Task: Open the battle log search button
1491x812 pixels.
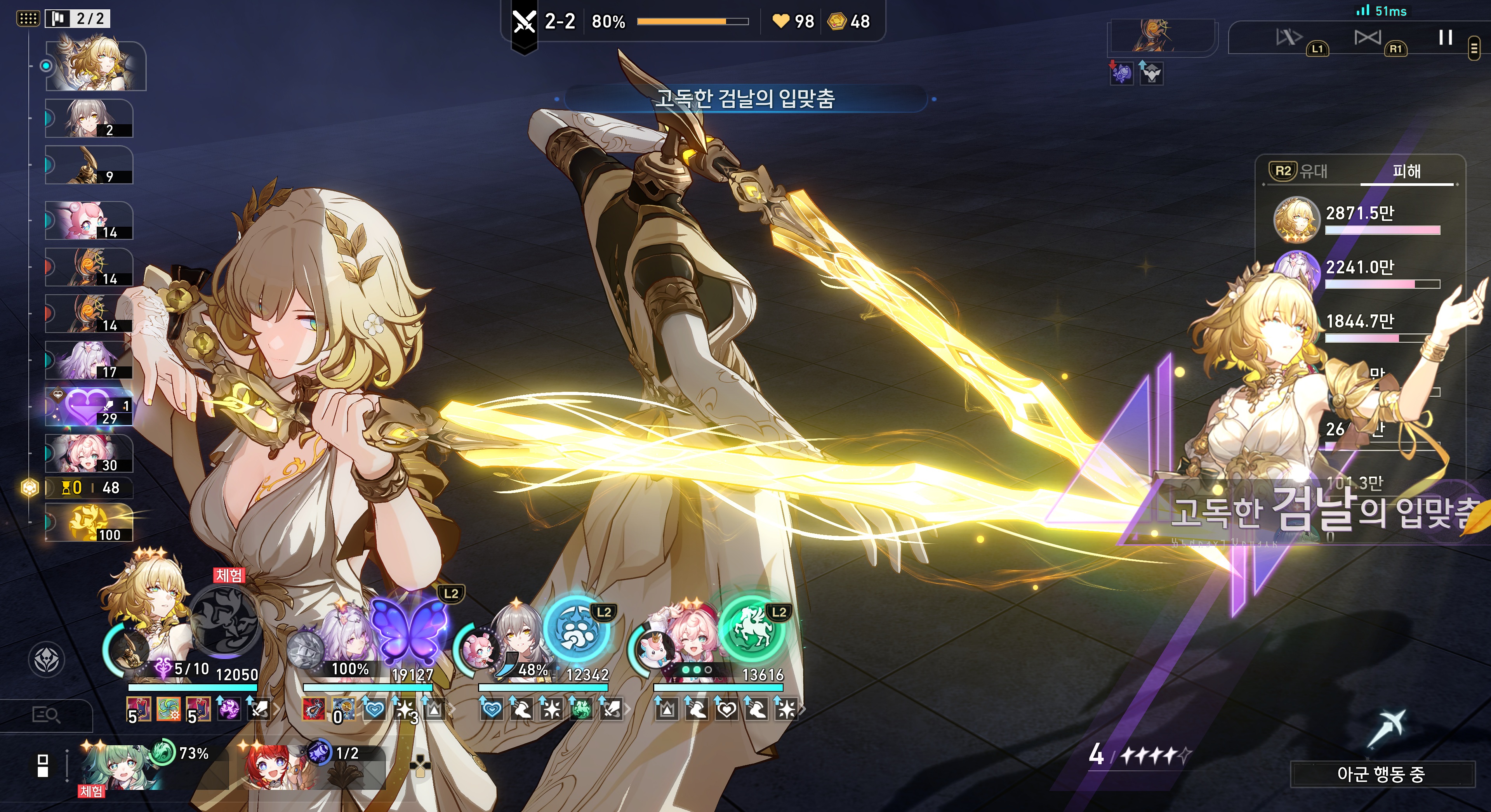Action: click(x=46, y=715)
